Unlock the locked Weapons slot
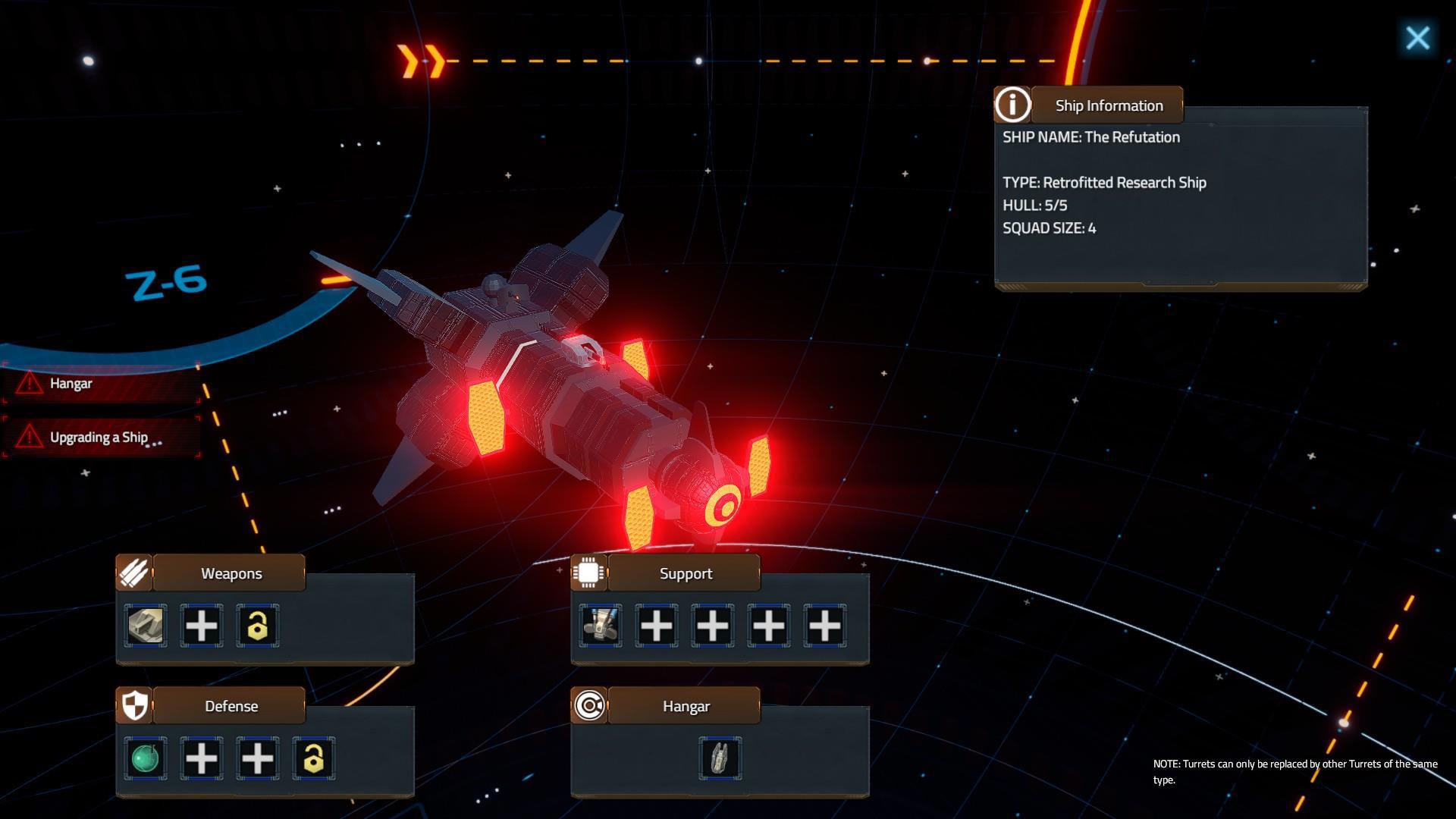The width and height of the screenshot is (1456, 819). click(258, 626)
